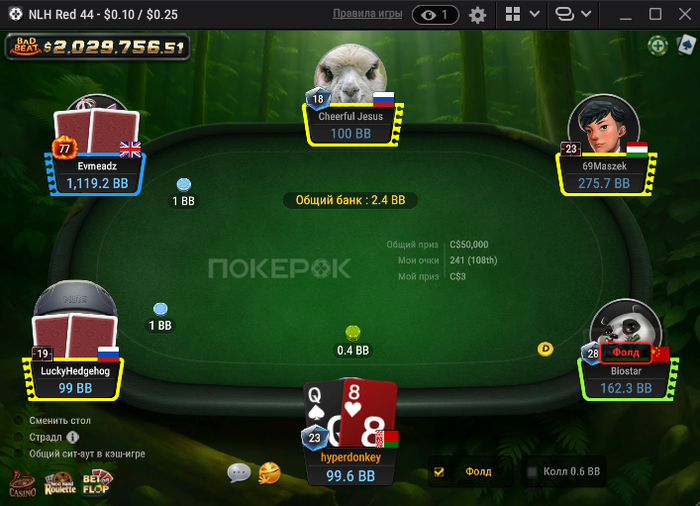Open the Правила игры rules link

[x=367, y=14]
